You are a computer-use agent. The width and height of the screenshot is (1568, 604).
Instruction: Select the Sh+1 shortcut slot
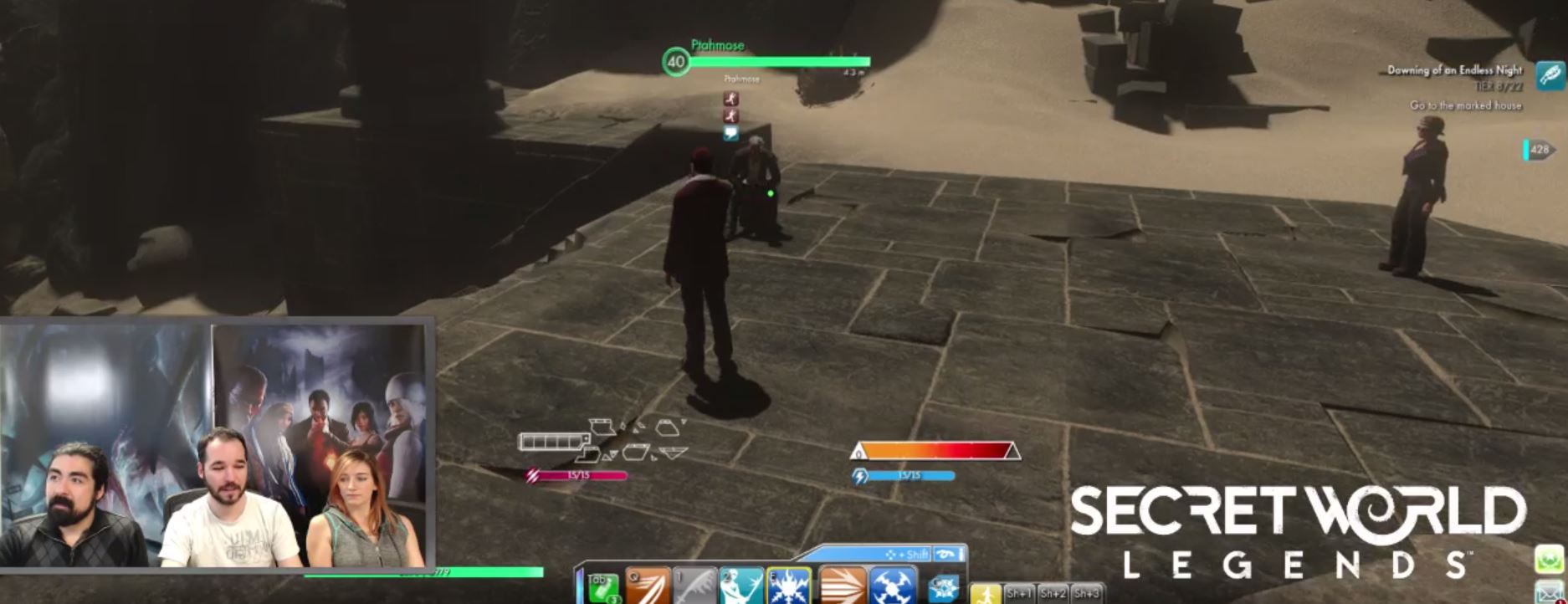1020,594
